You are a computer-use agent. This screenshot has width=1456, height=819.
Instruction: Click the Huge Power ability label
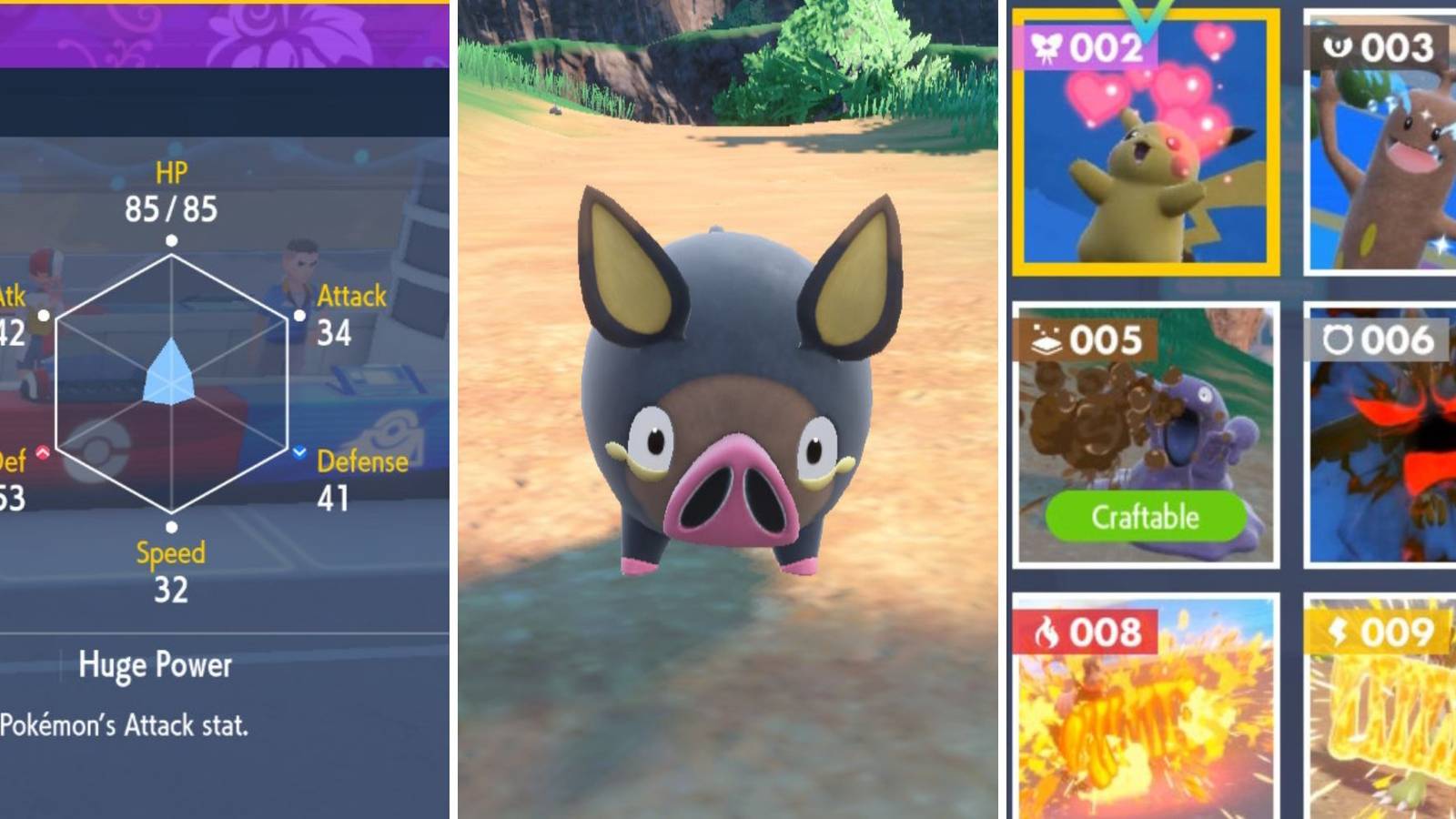pos(155,665)
